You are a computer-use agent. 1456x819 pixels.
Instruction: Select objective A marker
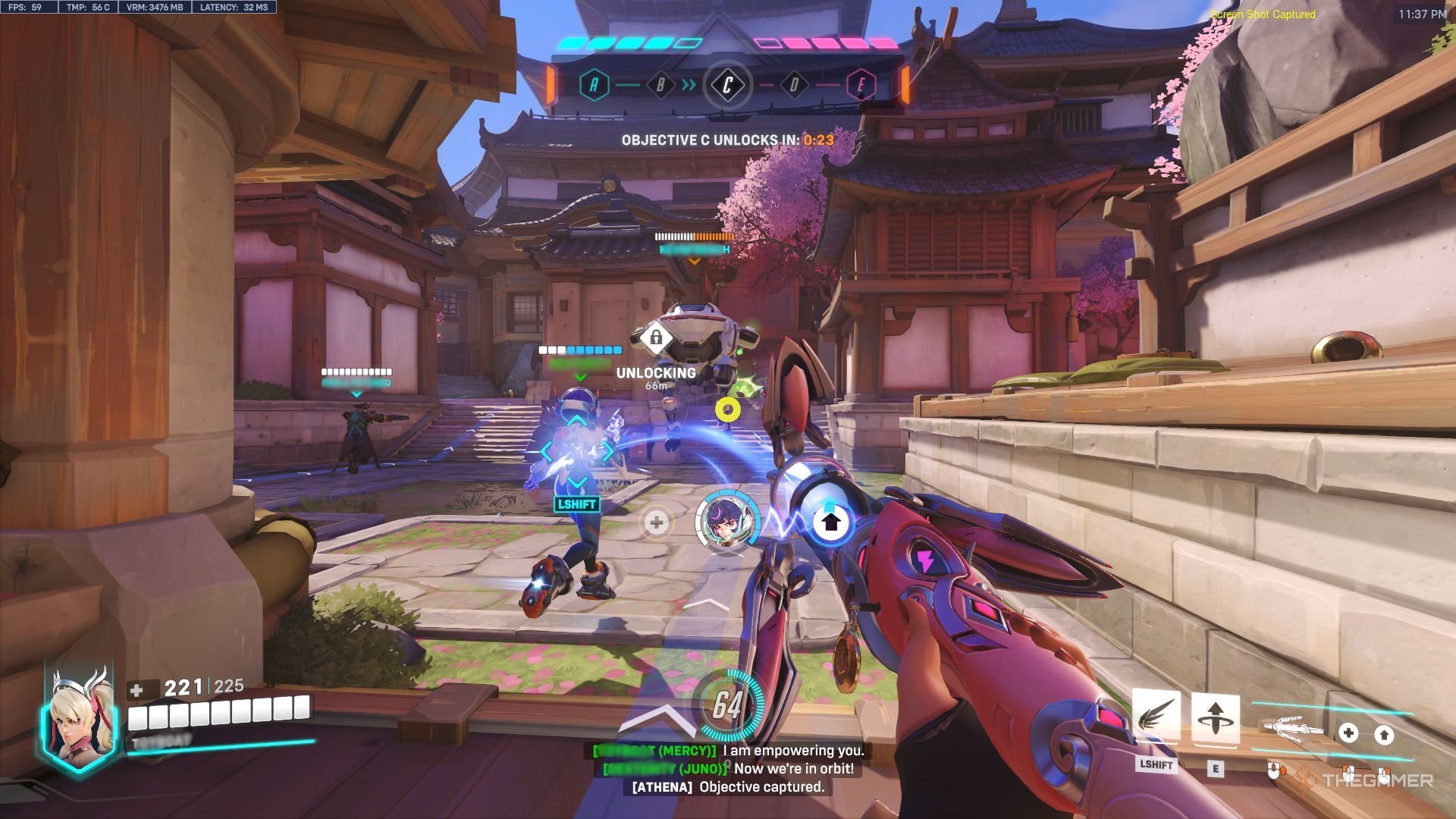point(594,85)
